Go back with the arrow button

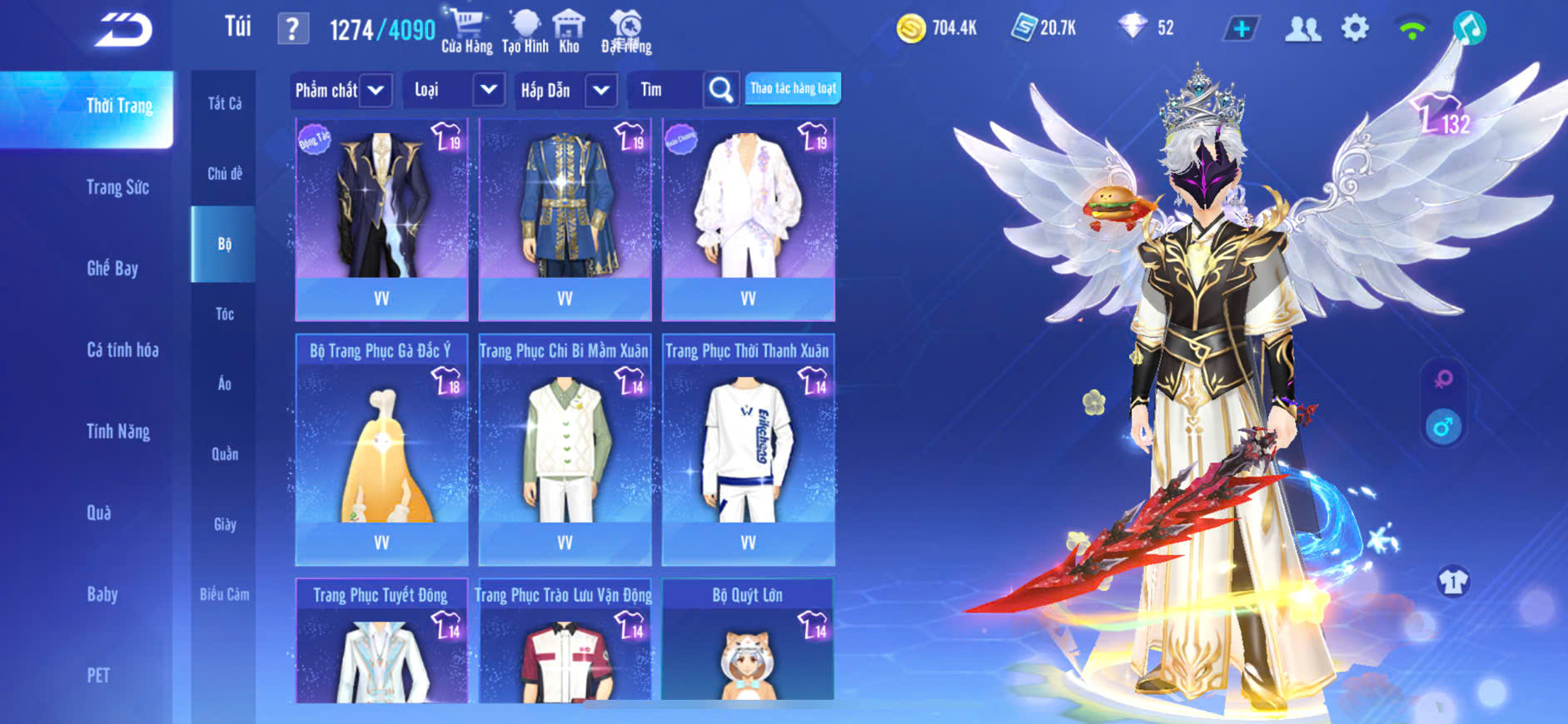coord(123,30)
